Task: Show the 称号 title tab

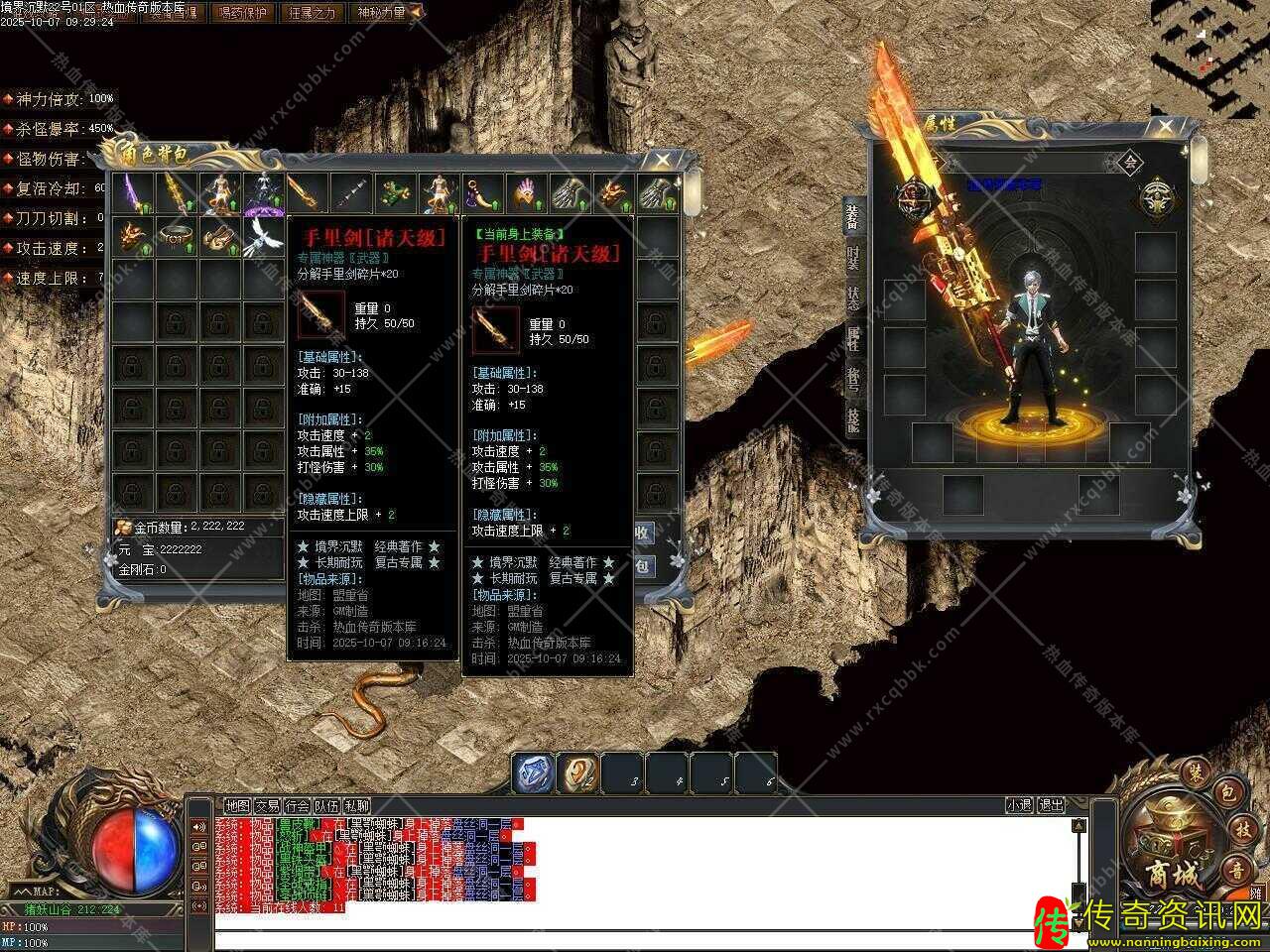Action: tap(853, 379)
